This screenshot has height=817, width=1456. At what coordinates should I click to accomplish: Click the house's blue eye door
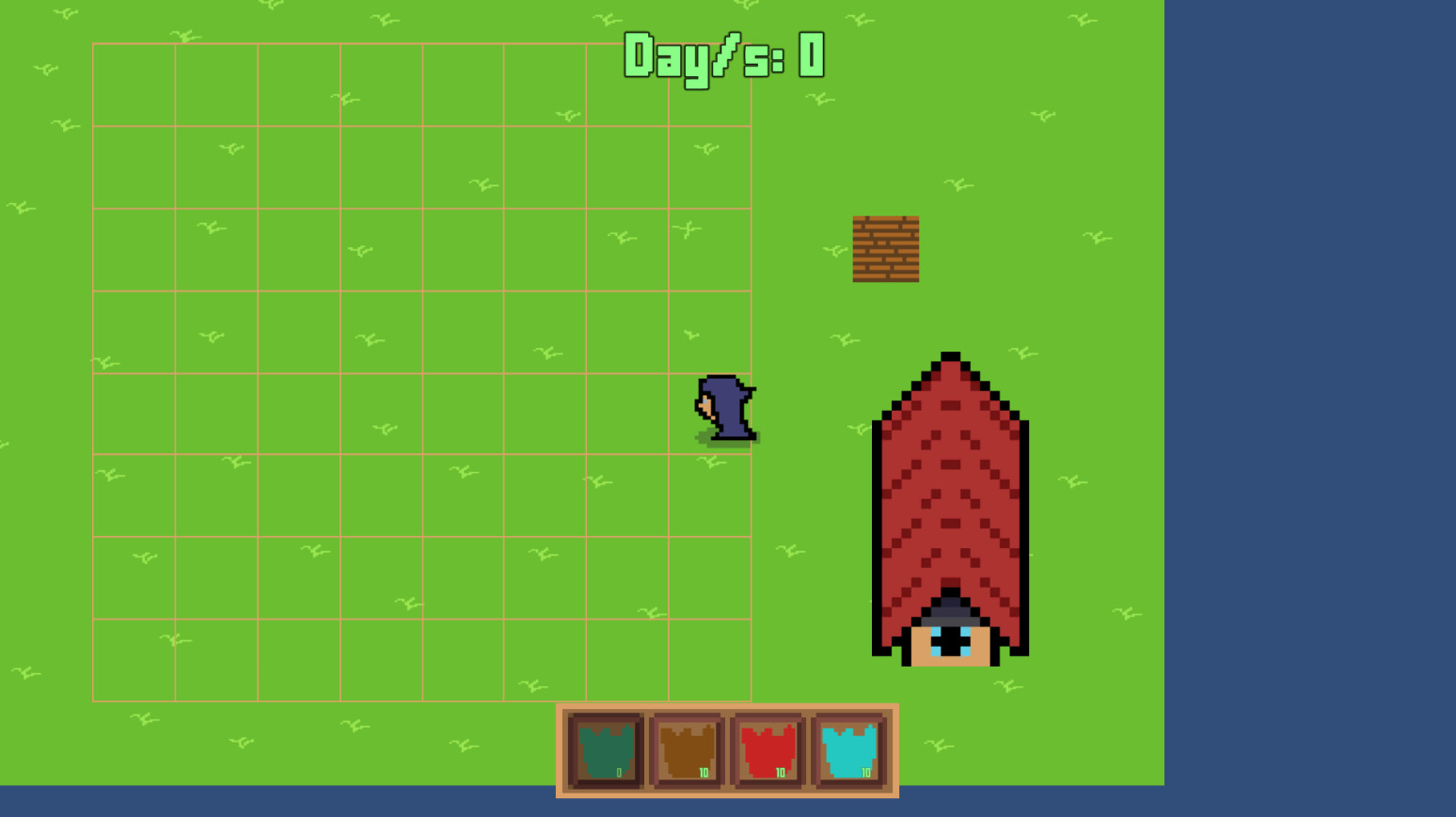950,639
